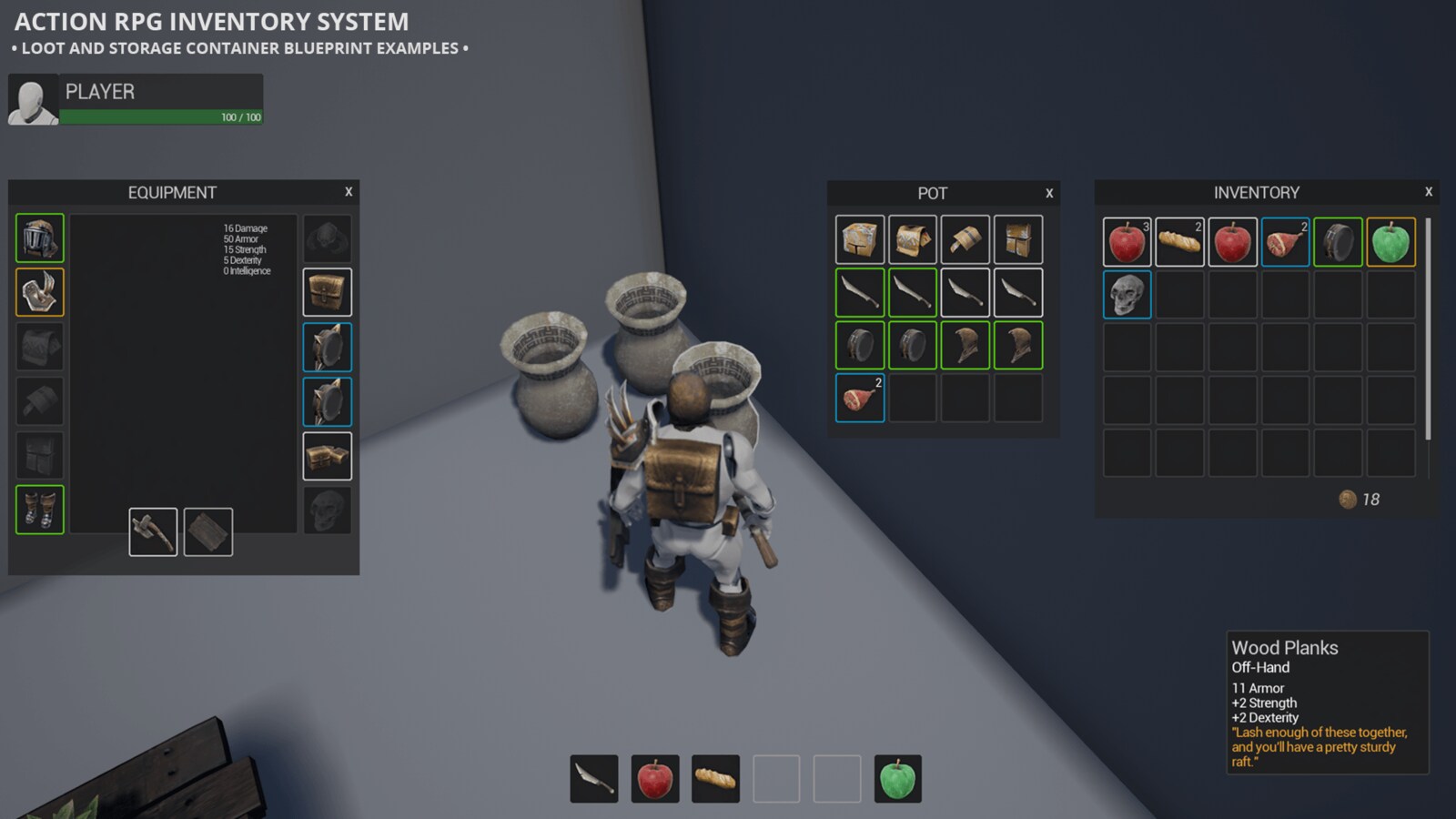Image resolution: width=1456 pixels, height=819 pixels.
Task: Click the skull item in the inventory
Action: pos(1127,295)
